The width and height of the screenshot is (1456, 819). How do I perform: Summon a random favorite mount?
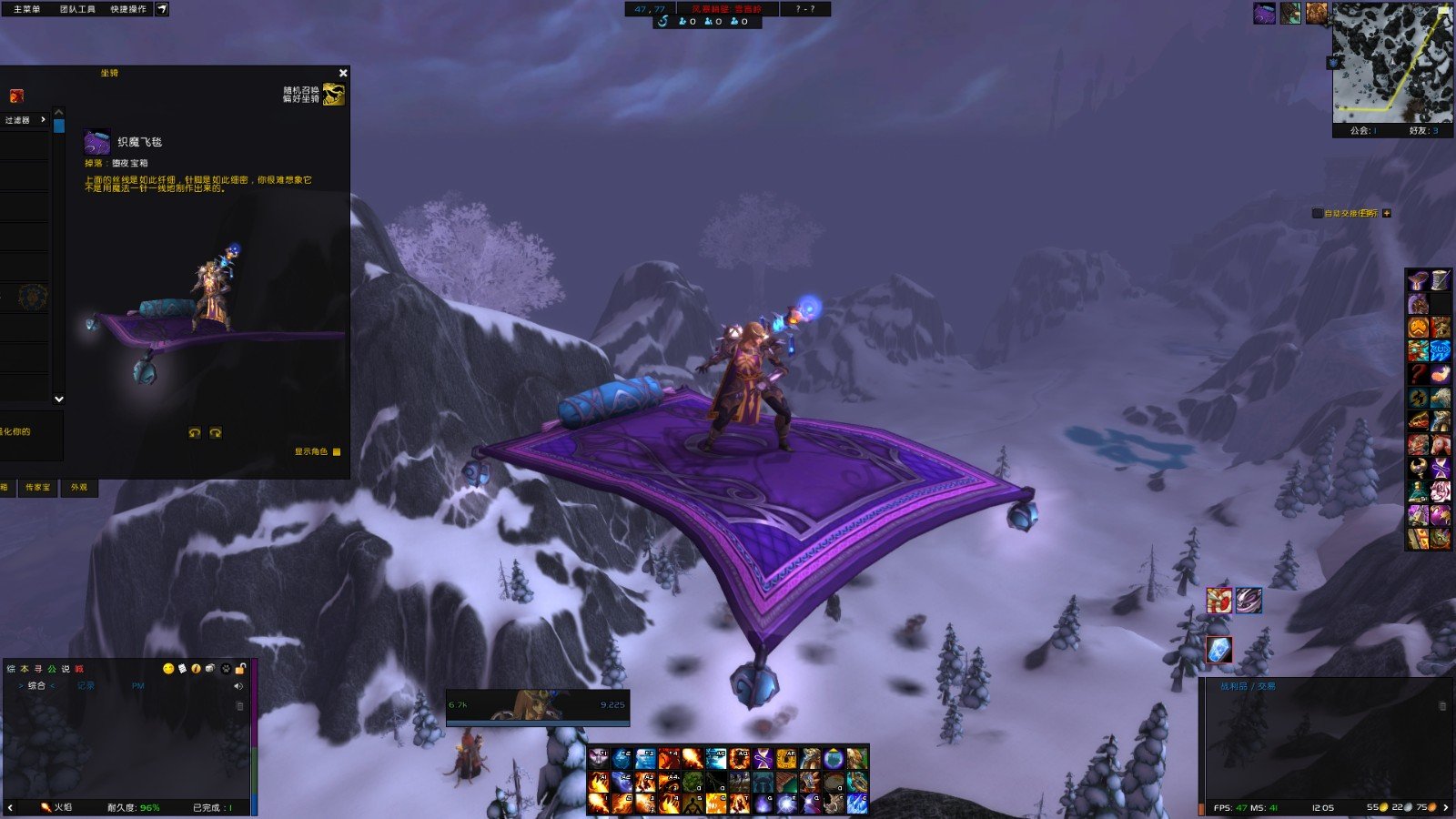point(333,94)
